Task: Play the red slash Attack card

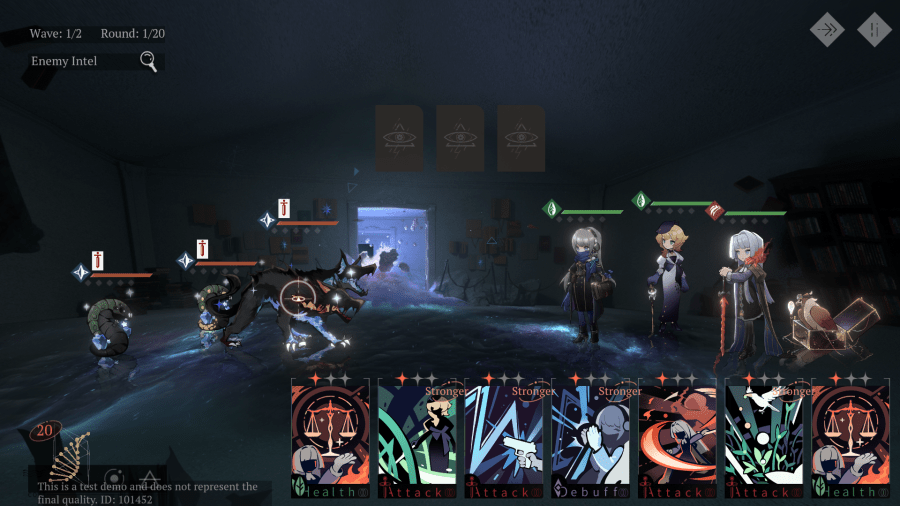Action: click(677, 438)
